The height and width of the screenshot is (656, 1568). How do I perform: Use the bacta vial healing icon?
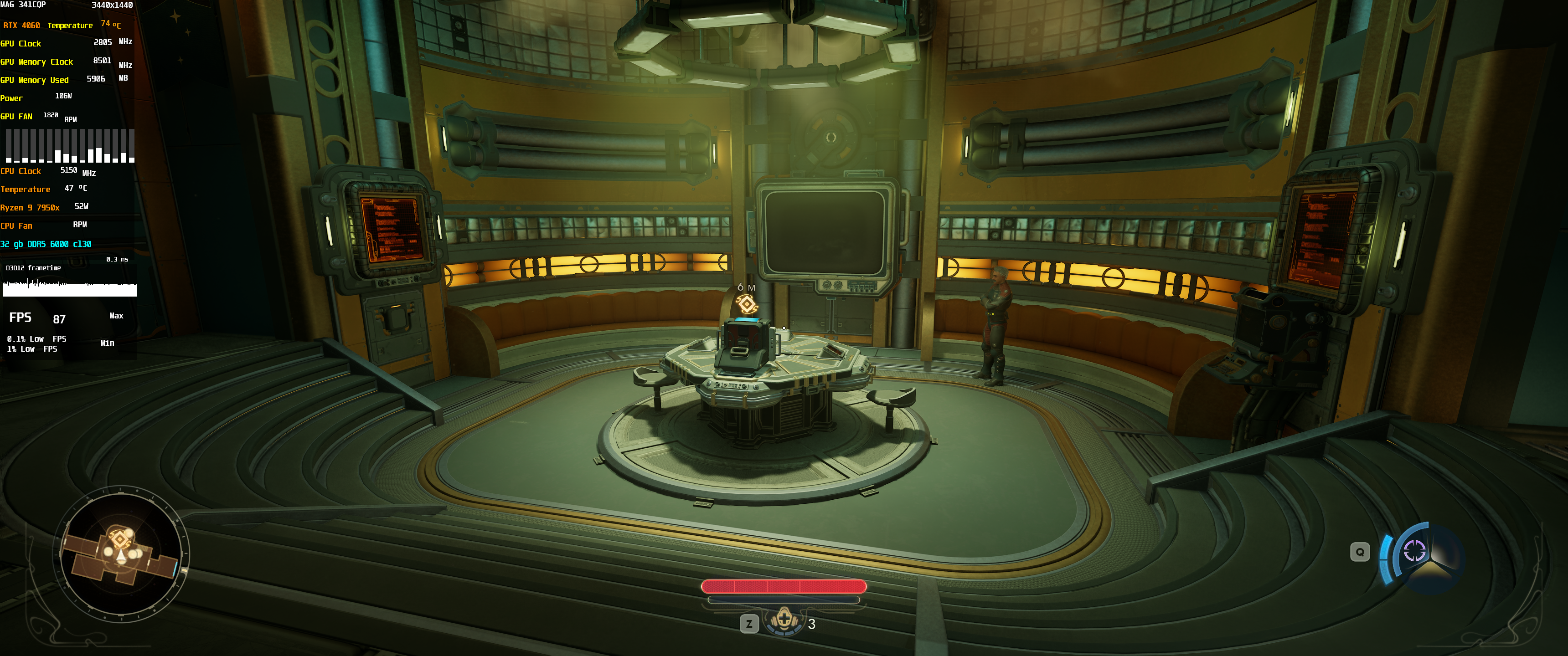coord(784,620)
